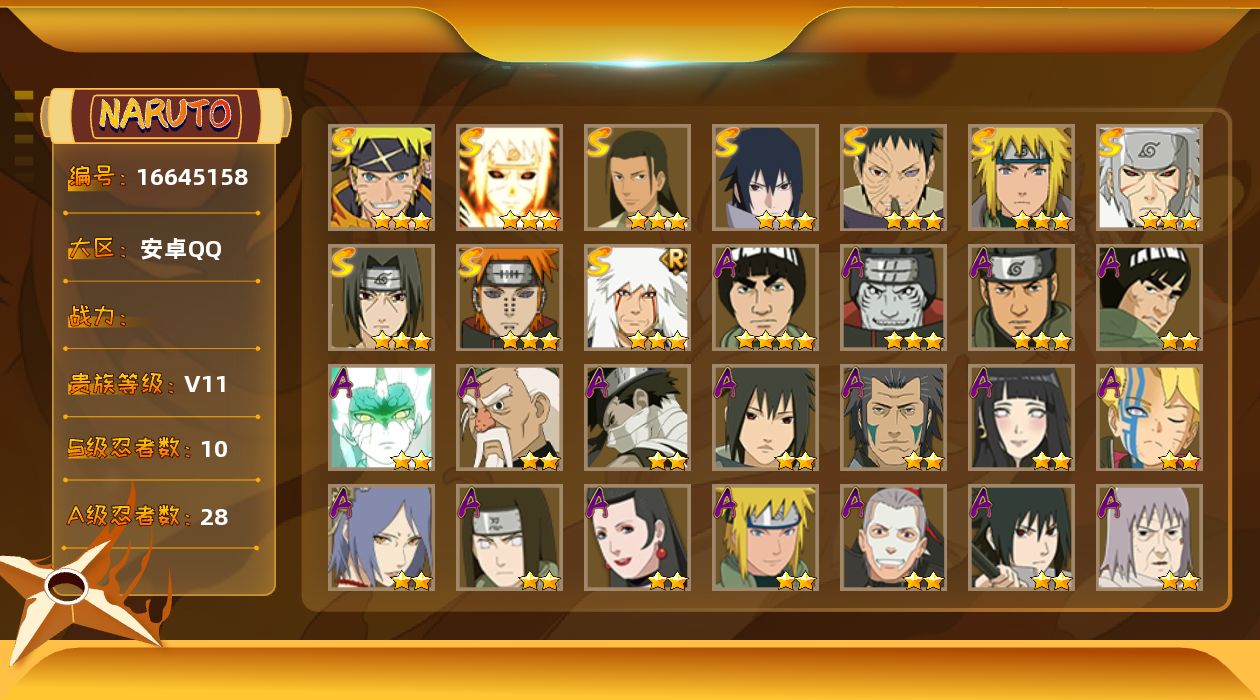1260x700 pixels.
Task: Open the masked Kakuzu ninja card
Action: coord(893,298)
